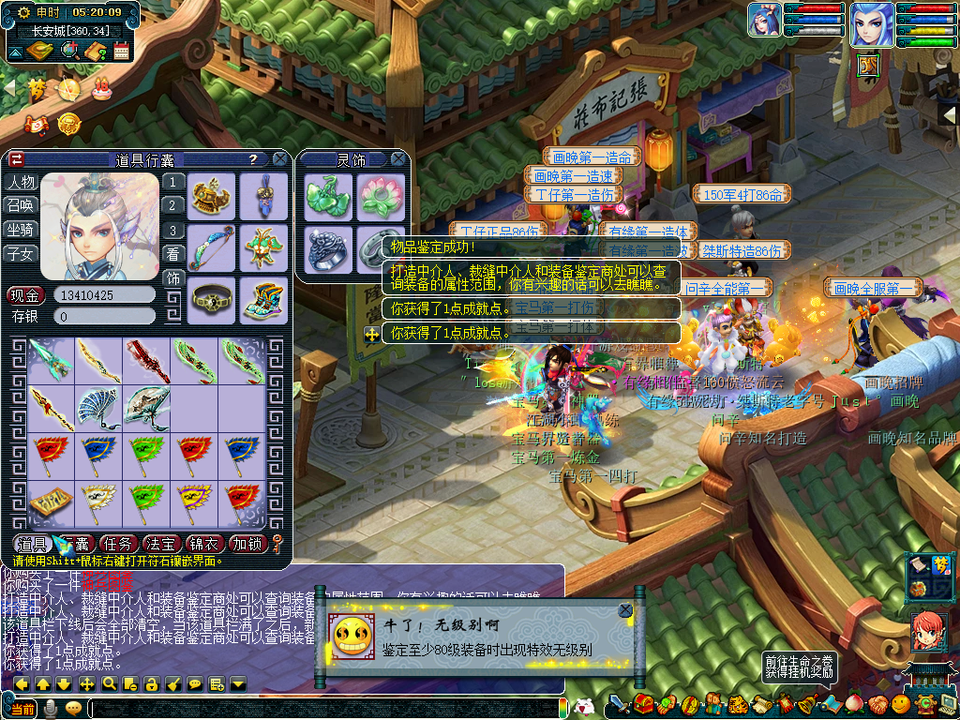This screenshot has height=720, width=960.
Task: Switch to the 任务 quest items tab
Action: tap(117, 544)
